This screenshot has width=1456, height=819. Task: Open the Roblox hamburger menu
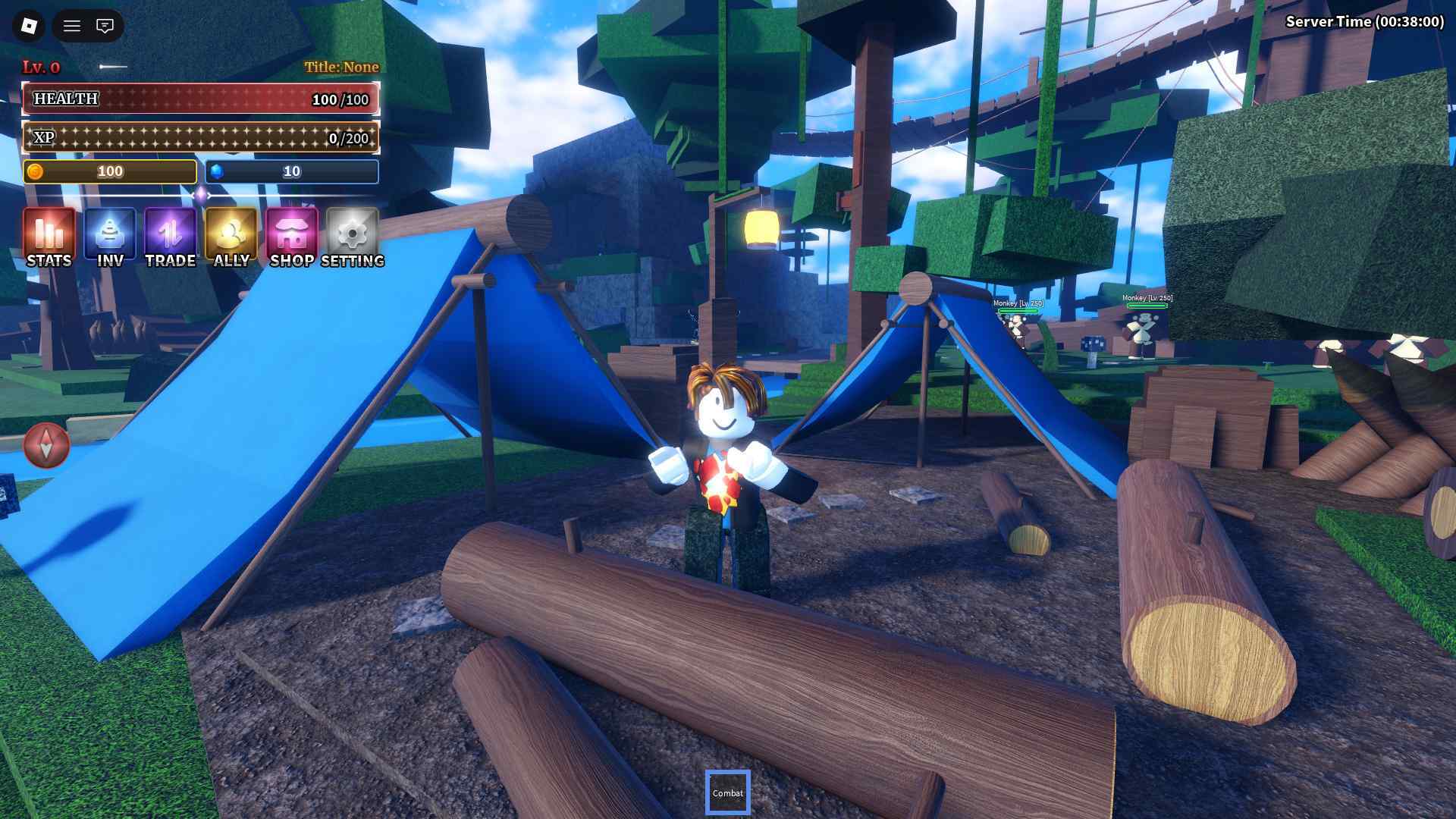point(72,26)
